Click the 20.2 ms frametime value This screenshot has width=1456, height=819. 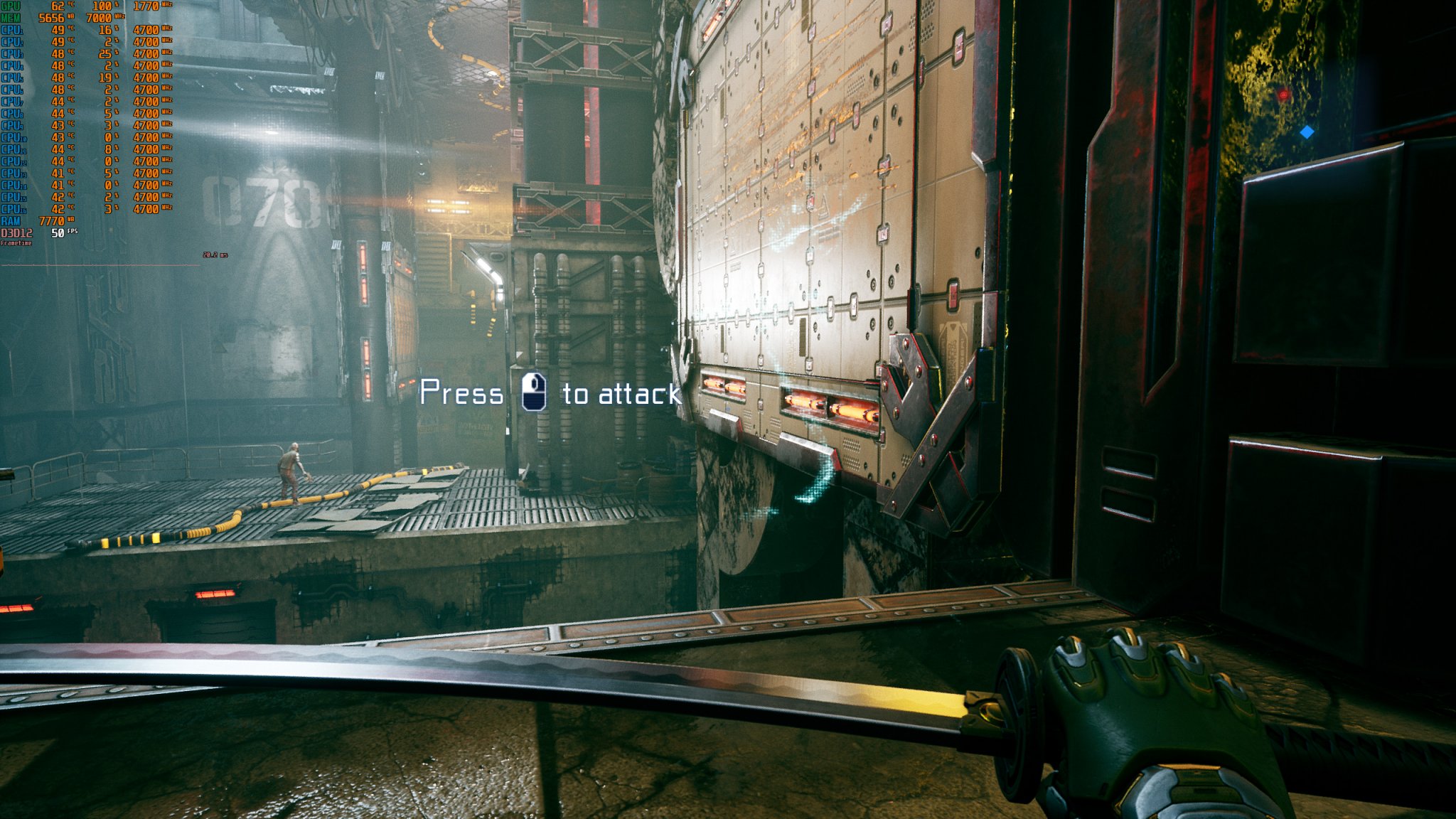tap(210, 253)
